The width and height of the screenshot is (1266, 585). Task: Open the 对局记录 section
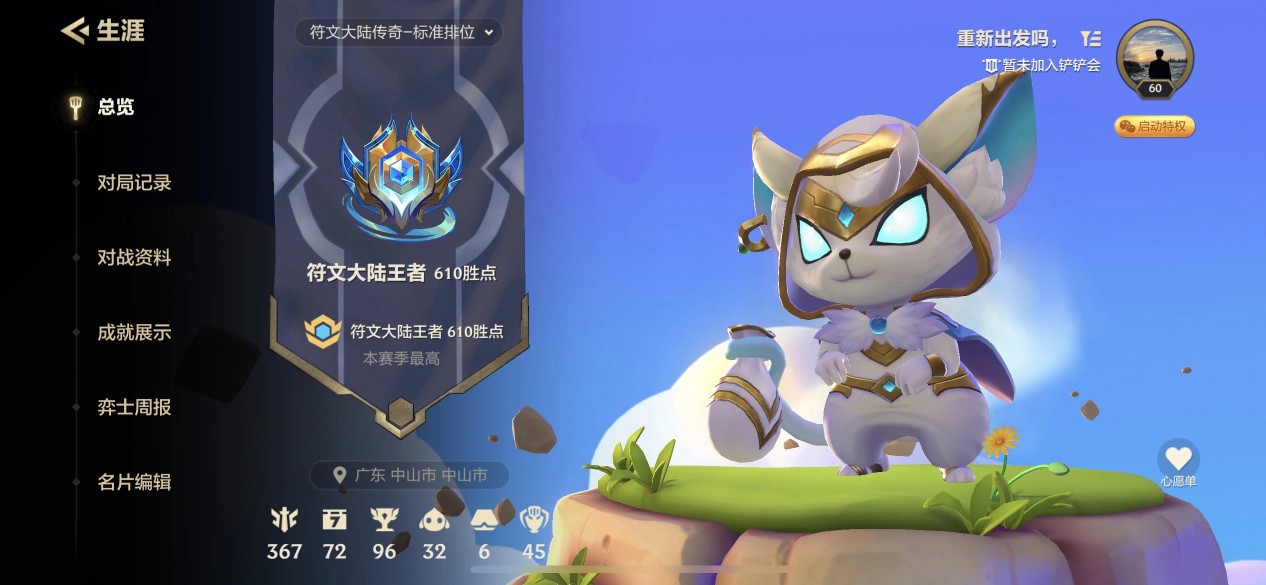coord(134,182)
